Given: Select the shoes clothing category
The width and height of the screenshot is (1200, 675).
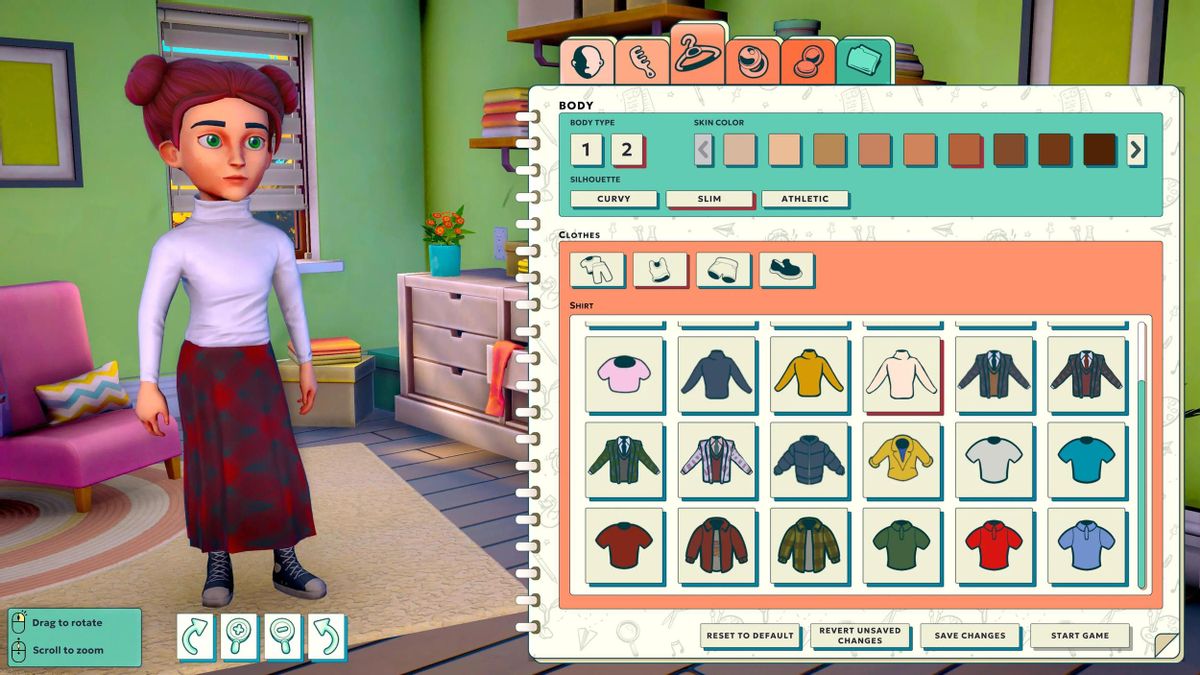Looking at the screenshot, I should click(x=786, y=270).
